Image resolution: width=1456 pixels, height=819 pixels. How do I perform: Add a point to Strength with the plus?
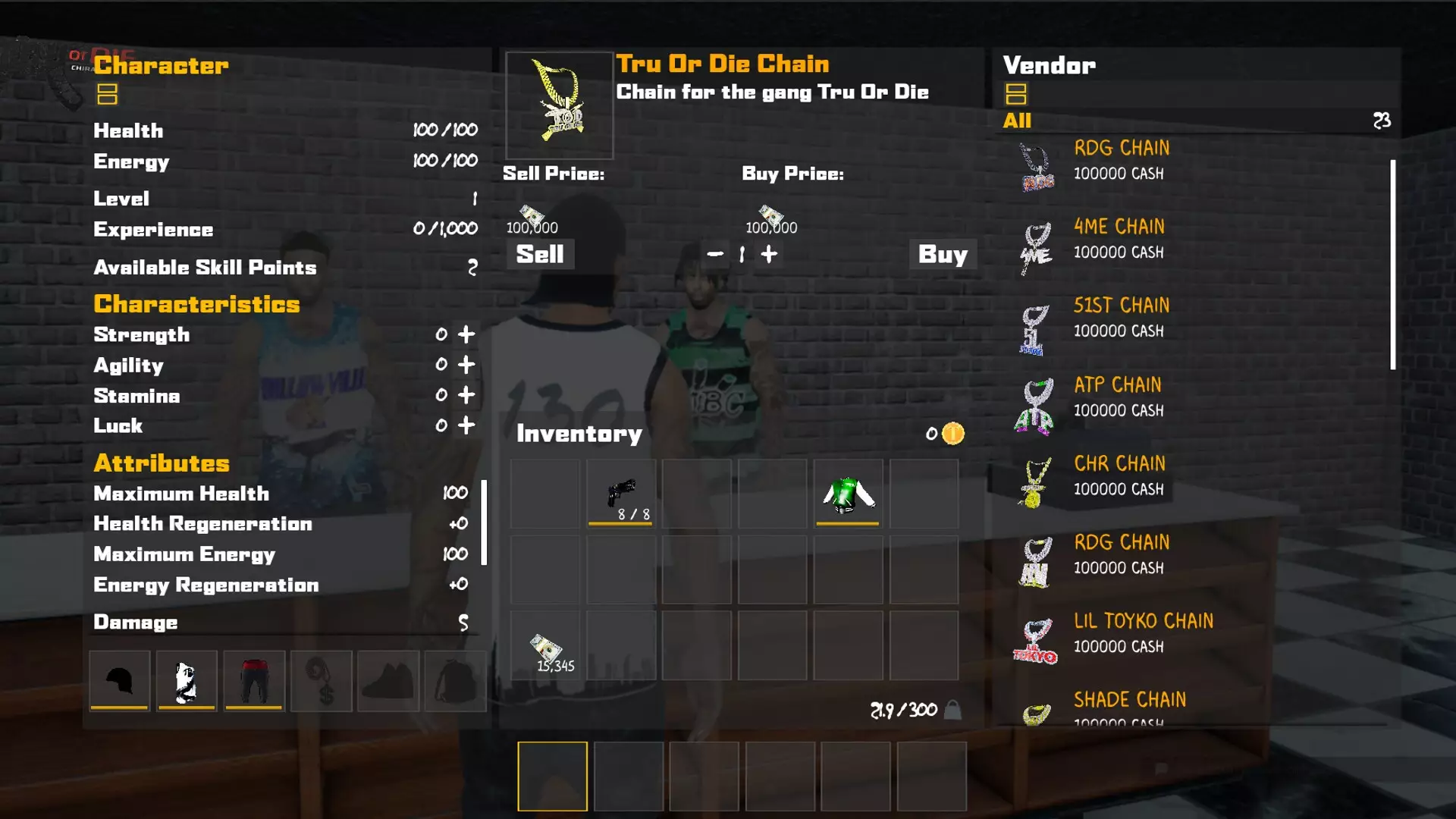click(466, 334)
